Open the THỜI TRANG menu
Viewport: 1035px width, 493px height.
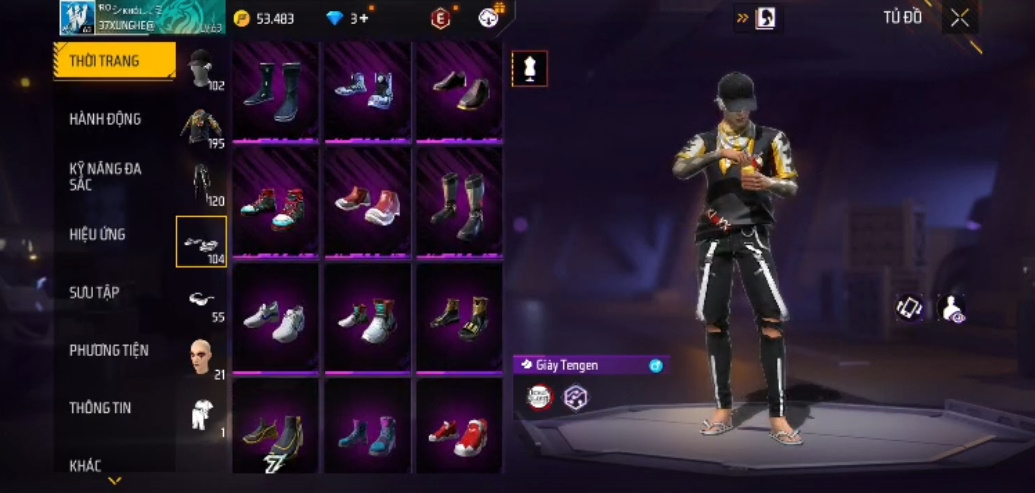113,61
